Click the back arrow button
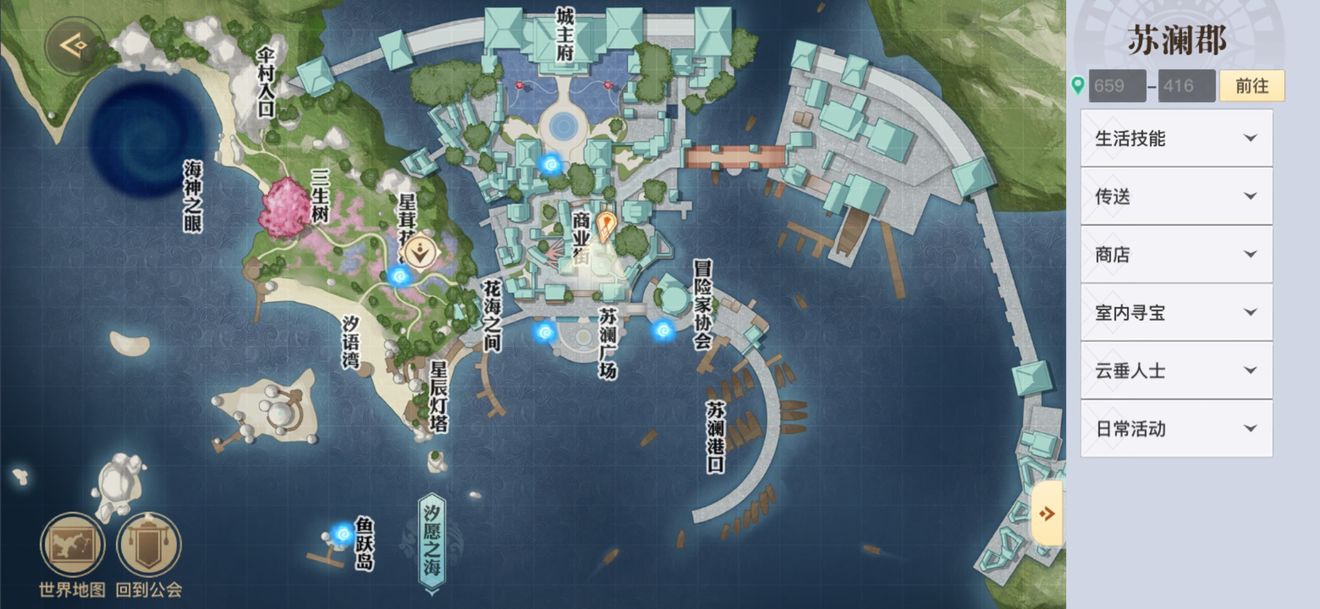 (x=74, y=45)
